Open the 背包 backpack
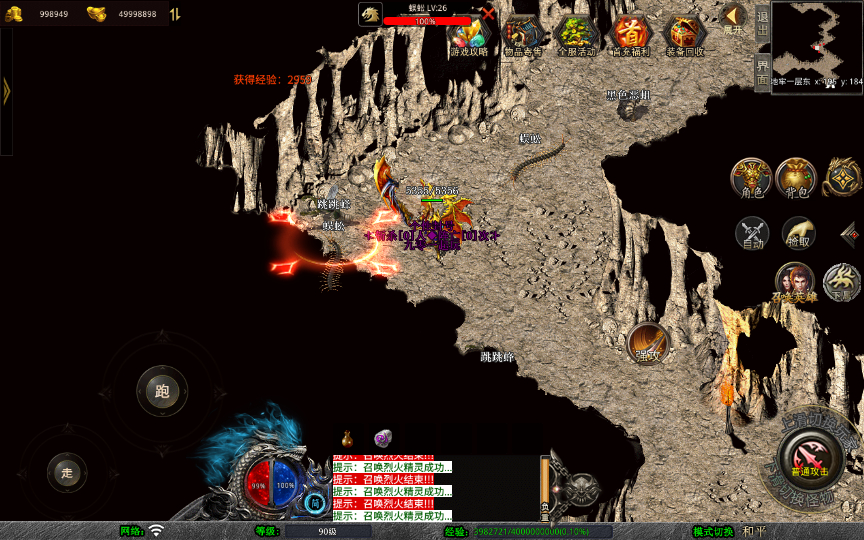 pyautogui.click(x=796, y=177)
